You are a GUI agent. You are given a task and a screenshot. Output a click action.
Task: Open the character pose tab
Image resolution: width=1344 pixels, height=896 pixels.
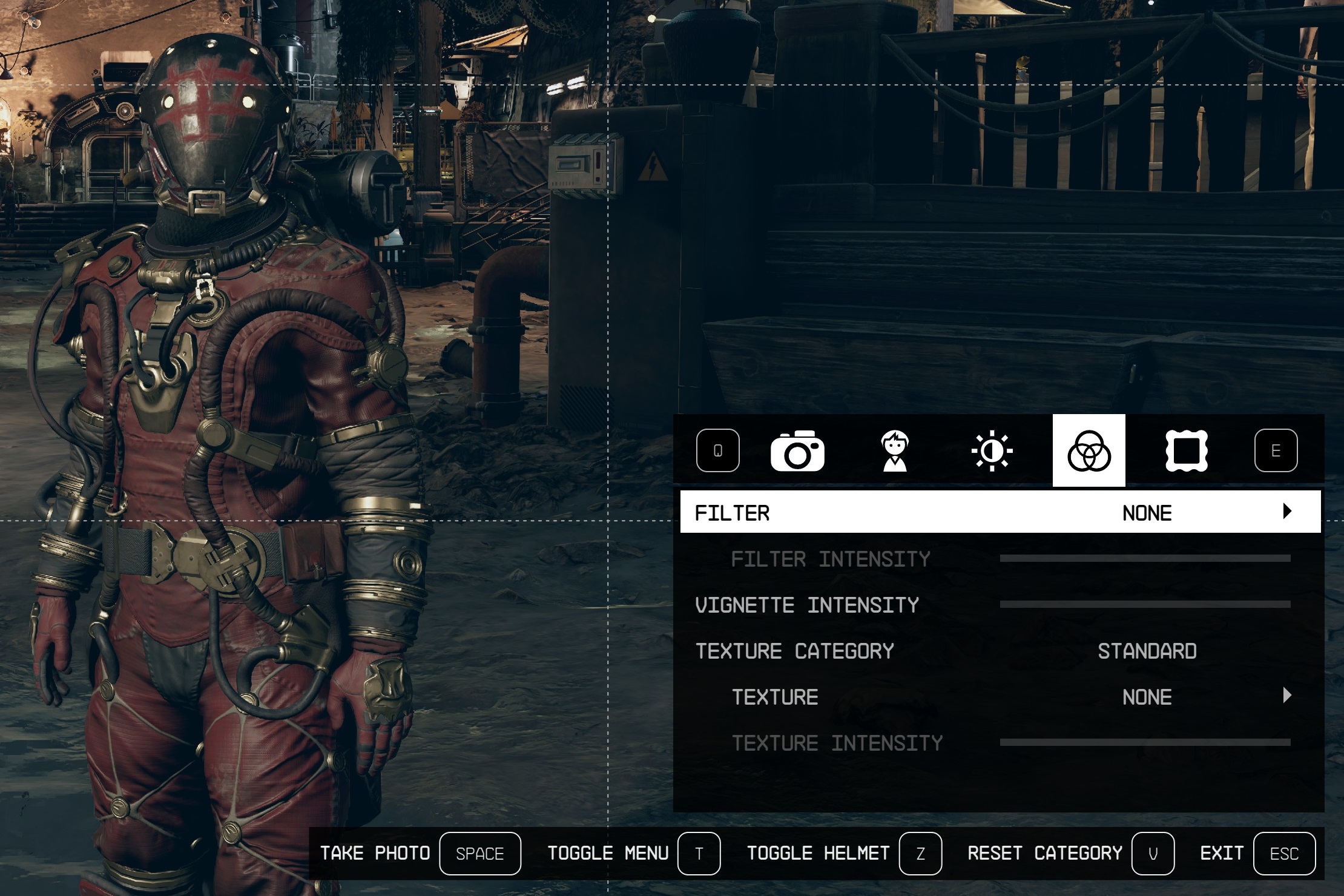tap(895, 451)
